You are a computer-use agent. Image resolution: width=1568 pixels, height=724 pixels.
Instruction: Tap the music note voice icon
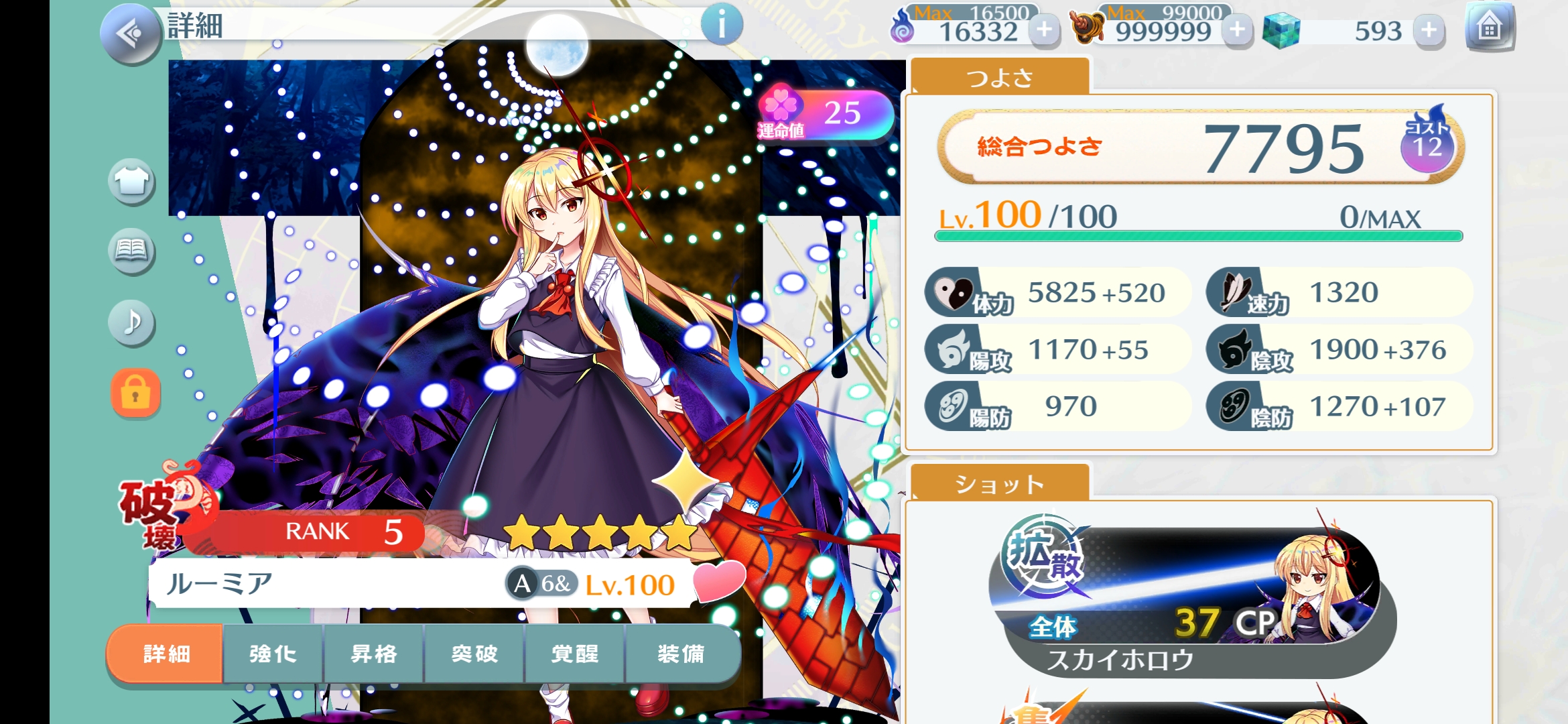[x=131, y=322]
